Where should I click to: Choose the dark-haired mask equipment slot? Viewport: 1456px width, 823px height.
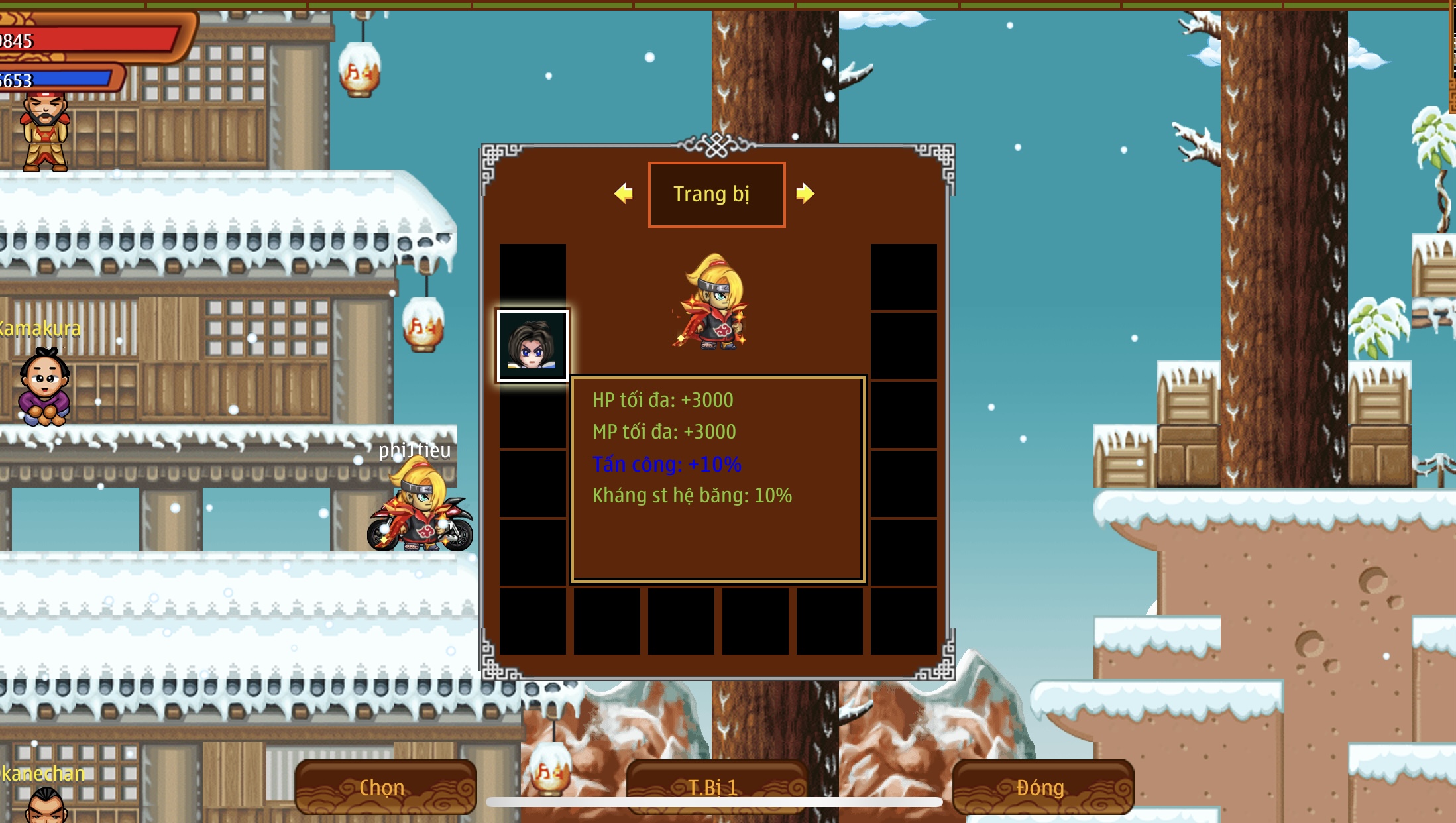pos(532,346)
